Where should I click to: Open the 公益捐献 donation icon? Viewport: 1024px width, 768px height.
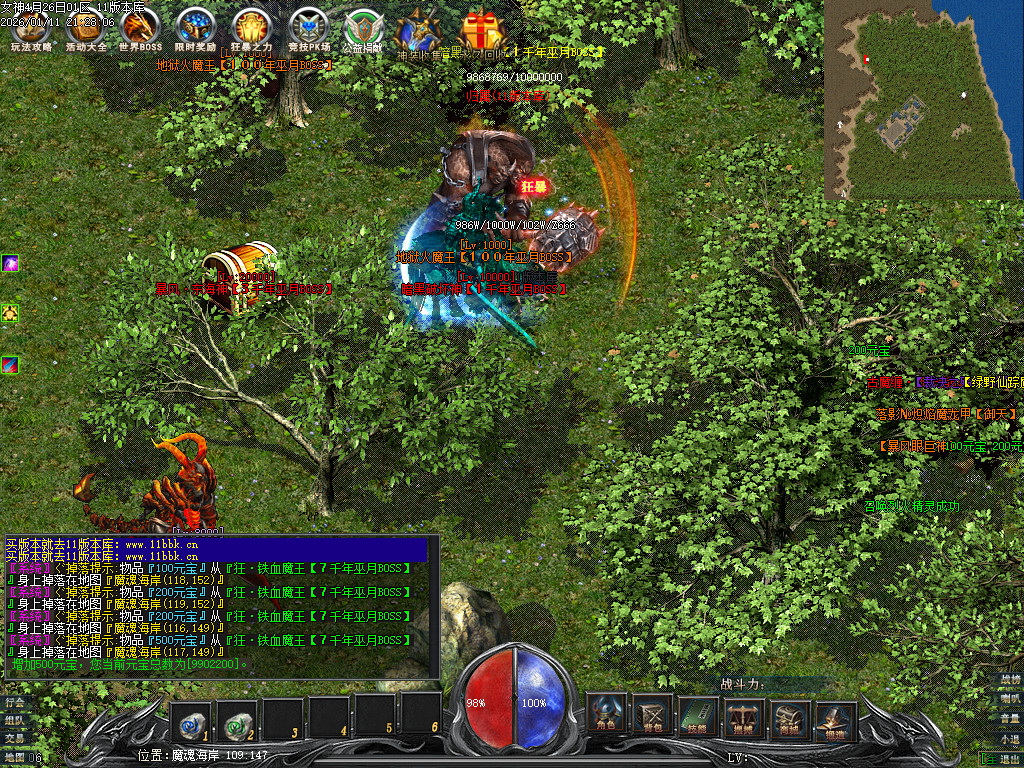click(363, 30)
